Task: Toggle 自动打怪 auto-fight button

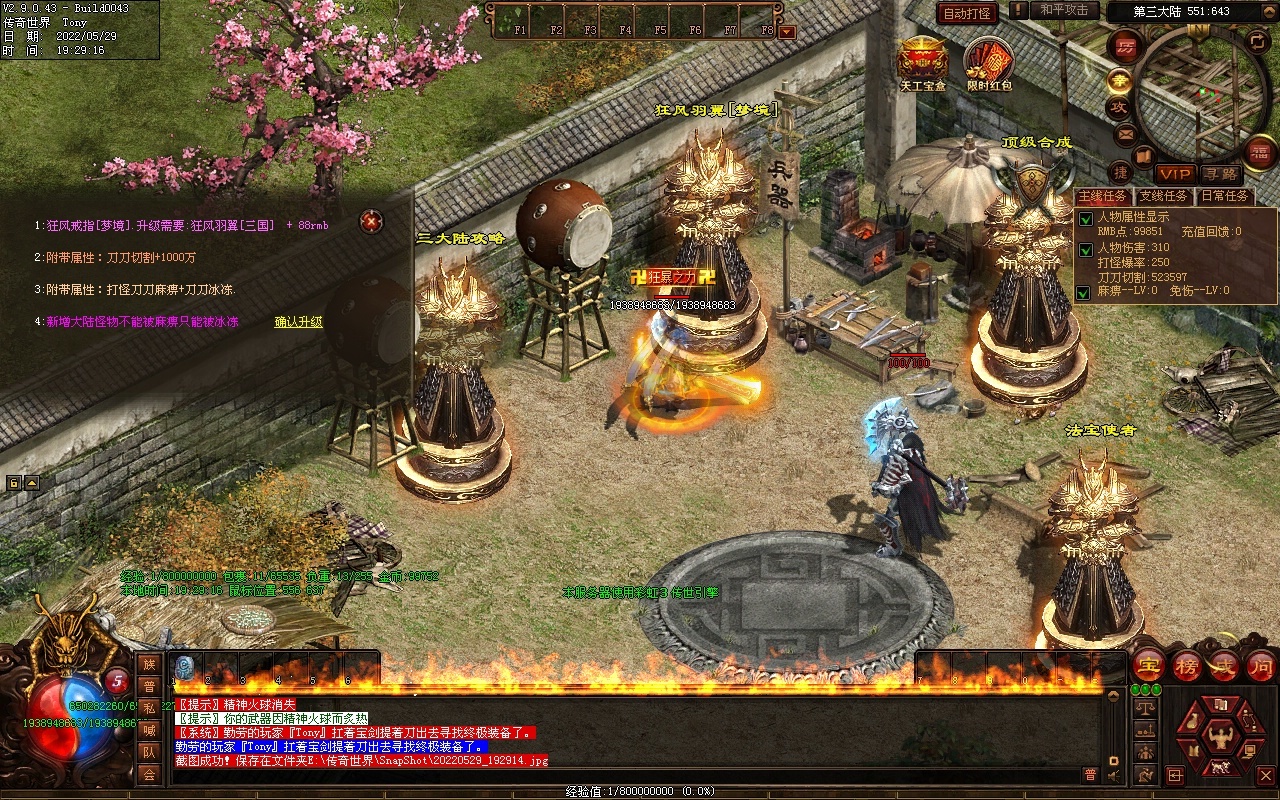Action: [967, 13]
